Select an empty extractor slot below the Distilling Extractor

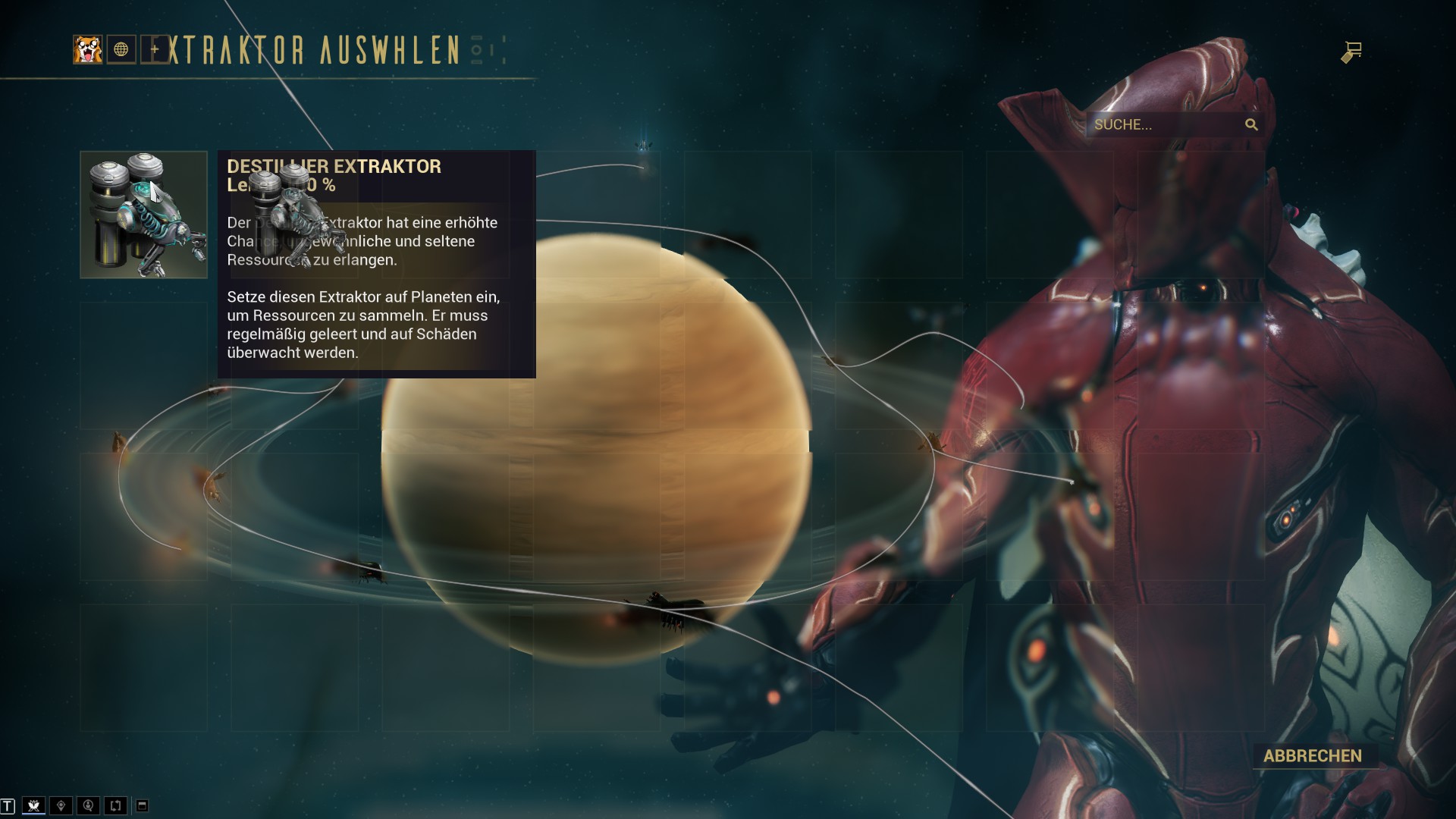click(x=143, y=364)
